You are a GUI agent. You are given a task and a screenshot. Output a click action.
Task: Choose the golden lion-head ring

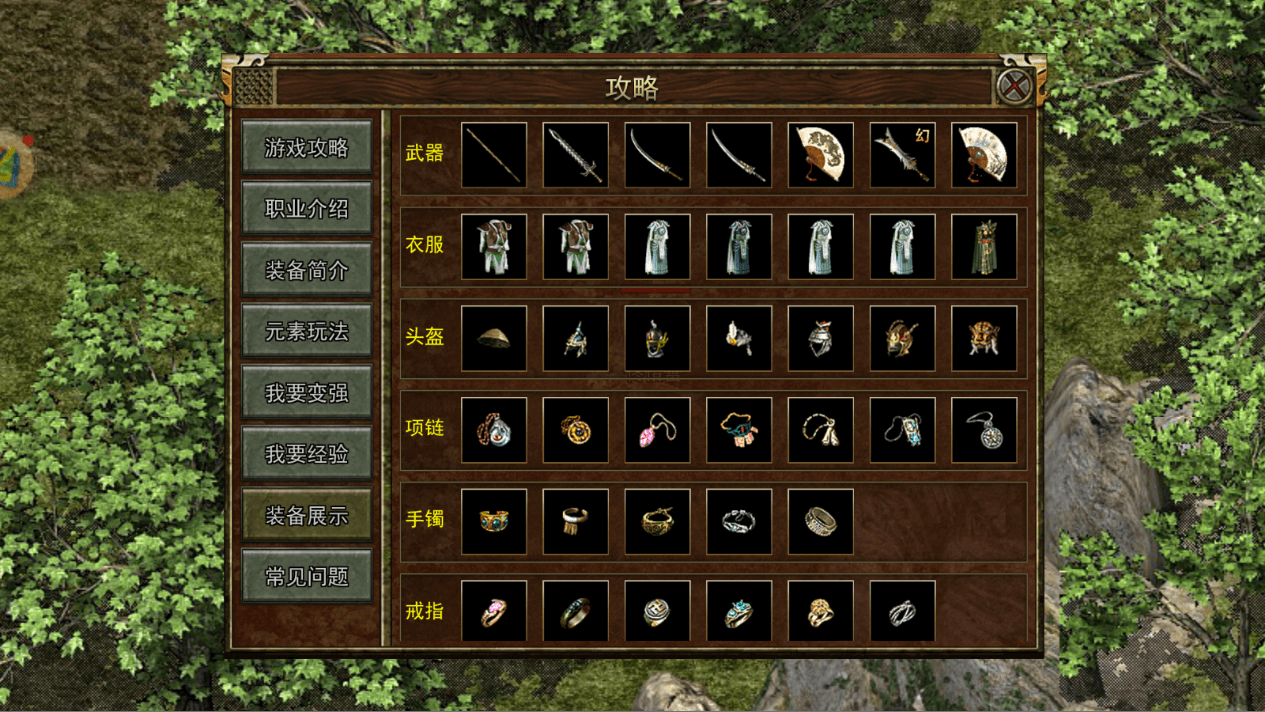[820, 612]
